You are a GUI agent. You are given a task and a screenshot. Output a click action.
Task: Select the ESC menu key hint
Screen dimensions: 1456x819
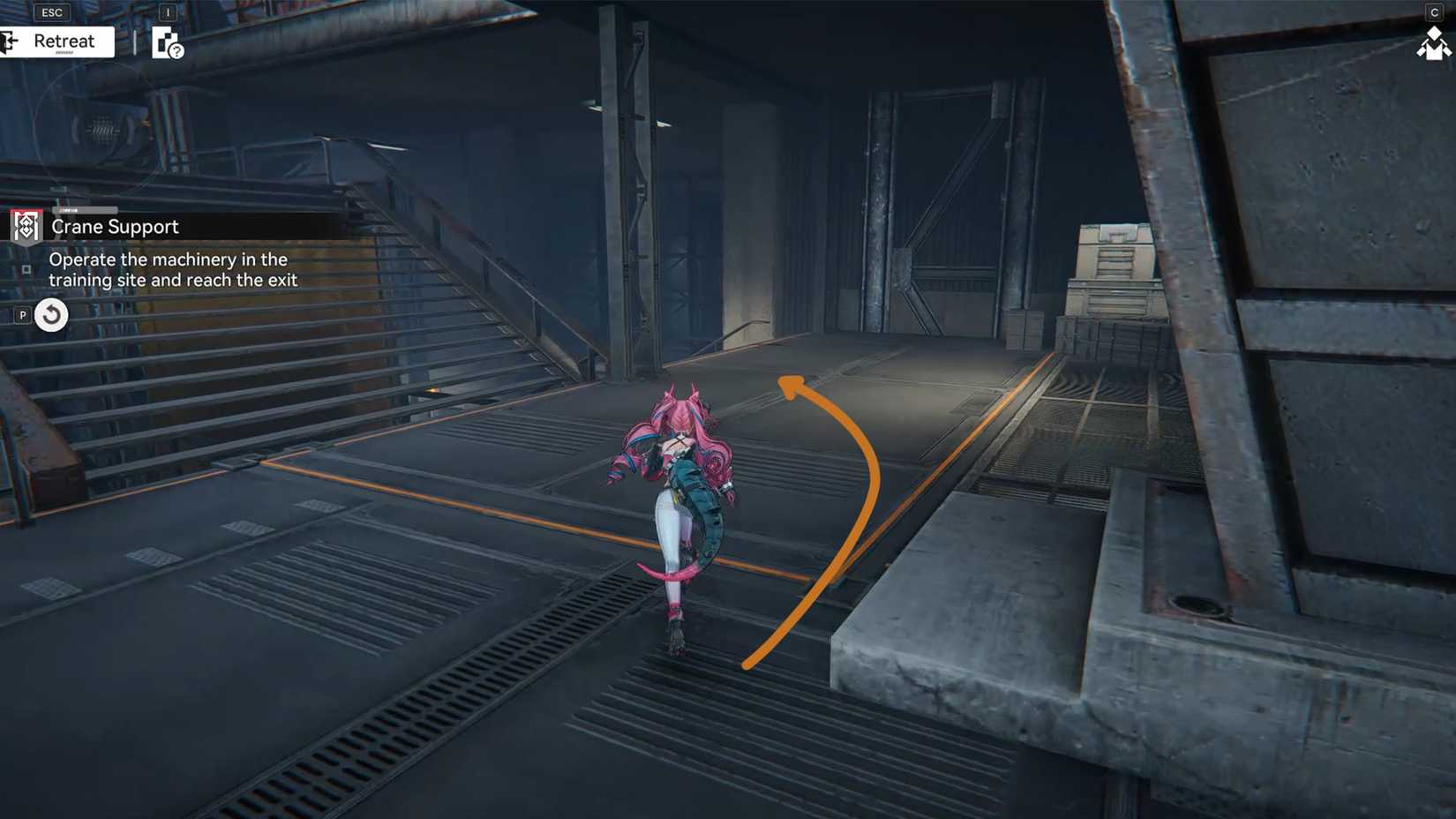click(x=51, y=11)
